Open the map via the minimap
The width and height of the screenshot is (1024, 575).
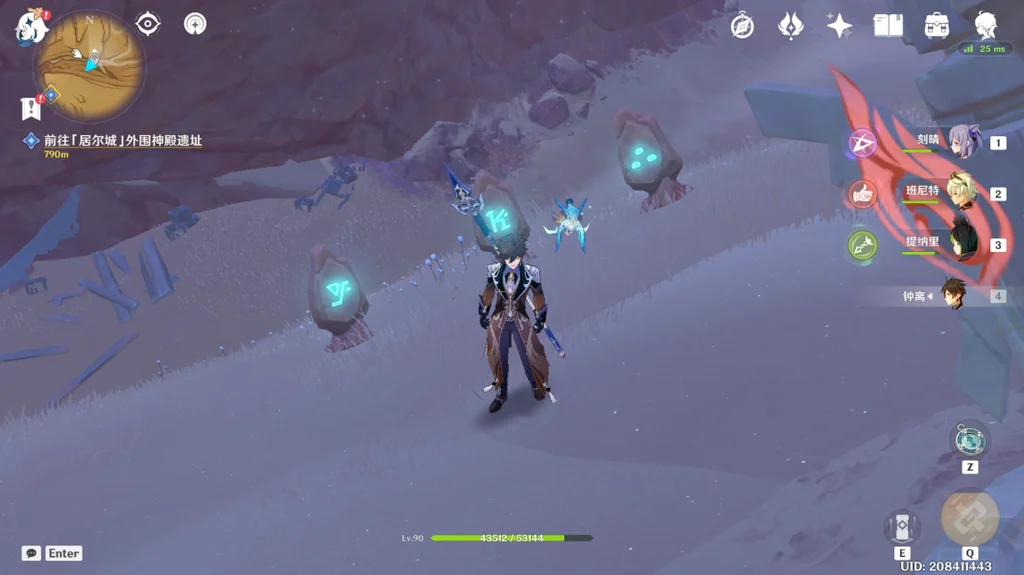[x=89, y=66]
